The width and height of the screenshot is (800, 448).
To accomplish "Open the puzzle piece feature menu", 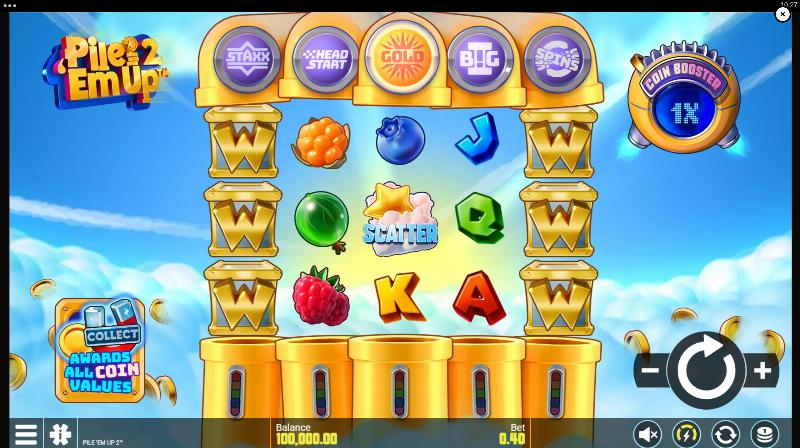I will click(61, 434).
